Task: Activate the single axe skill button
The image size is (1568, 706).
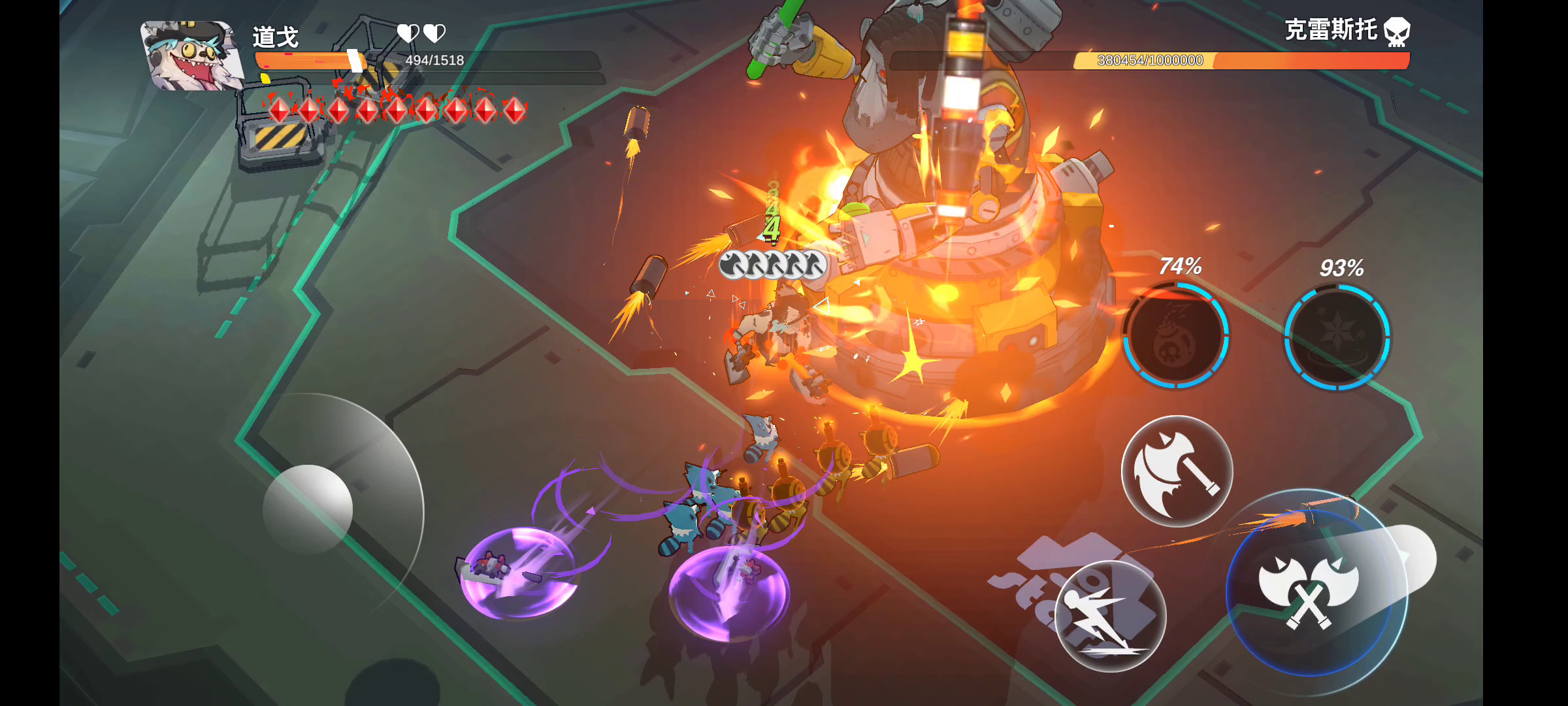Action: [x=1177, y=471]
